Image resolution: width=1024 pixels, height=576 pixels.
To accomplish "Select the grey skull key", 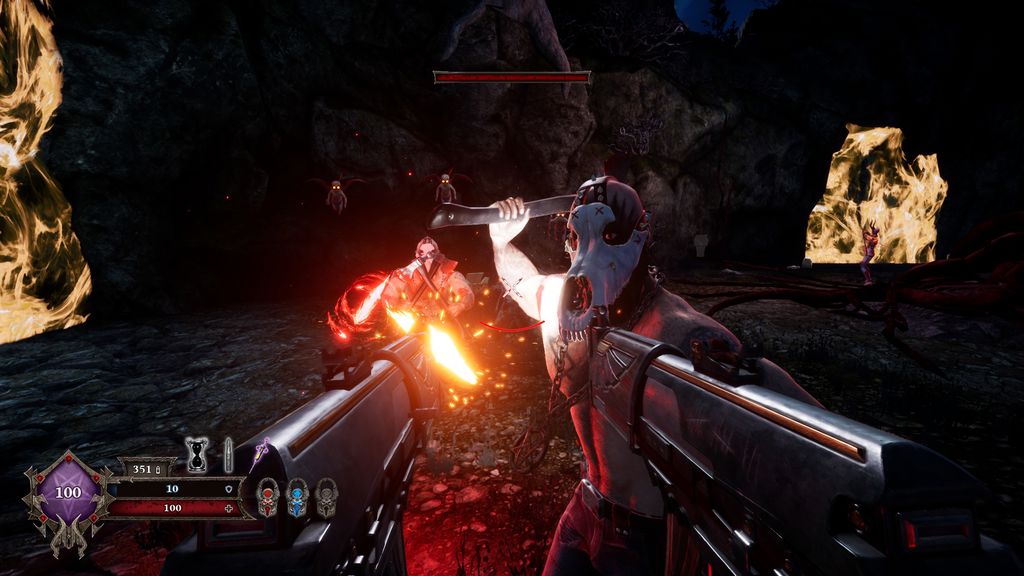I will click(x=326, y=497).
